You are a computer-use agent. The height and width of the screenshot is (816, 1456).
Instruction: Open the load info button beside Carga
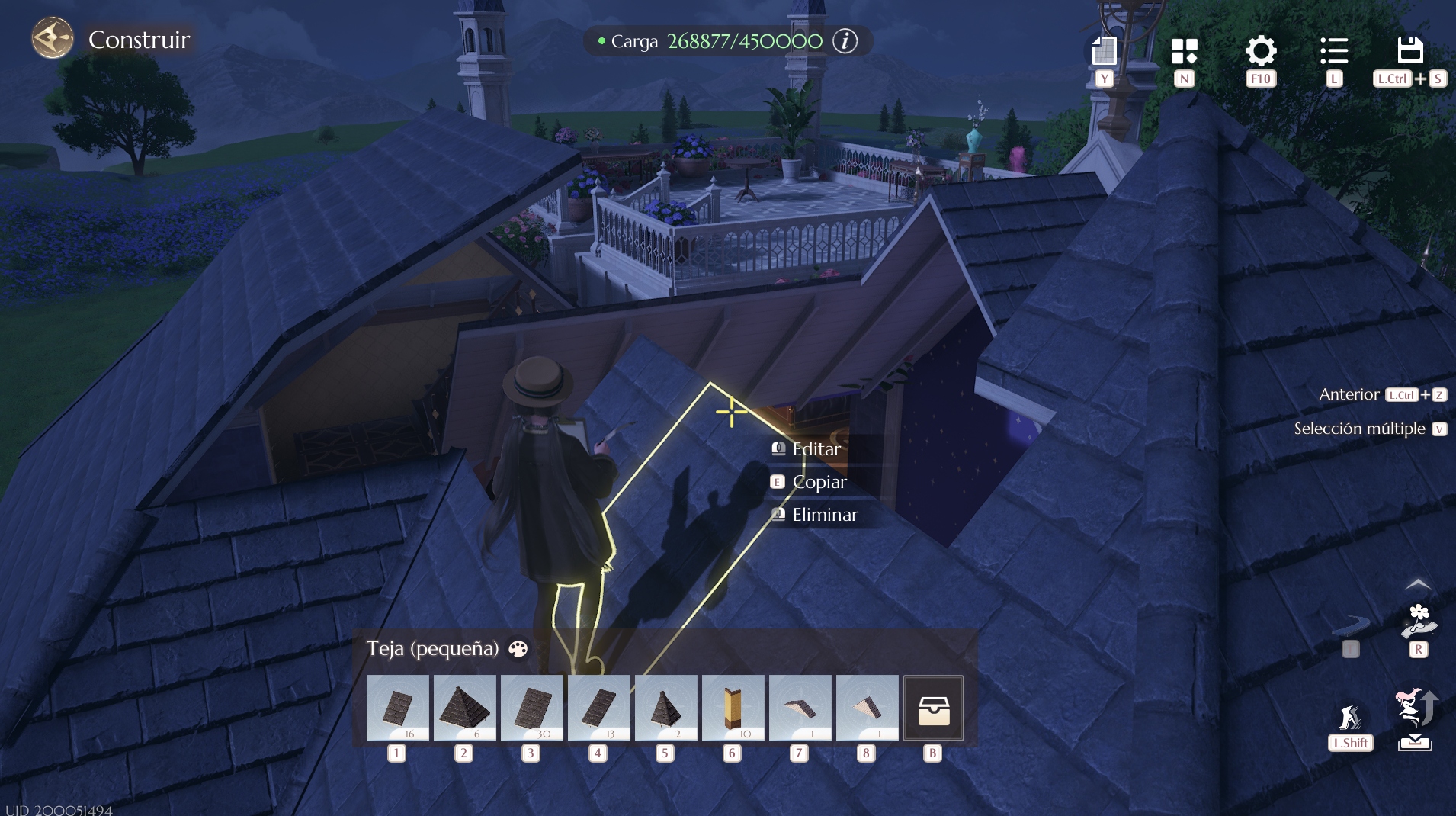[845, 41]
